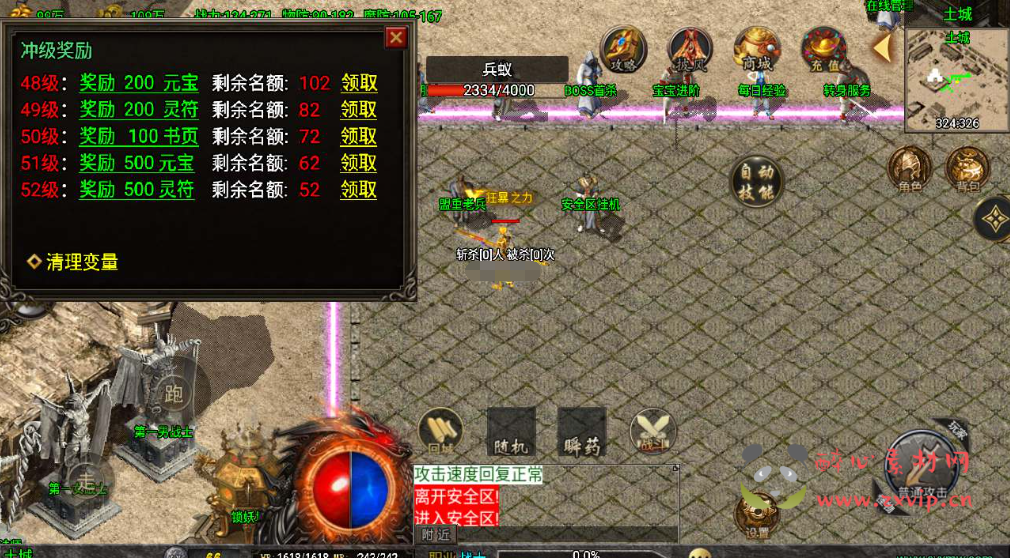Claim the level 49 灵符 reward
Screen dimensions: 1010x558
pos(359,110)
